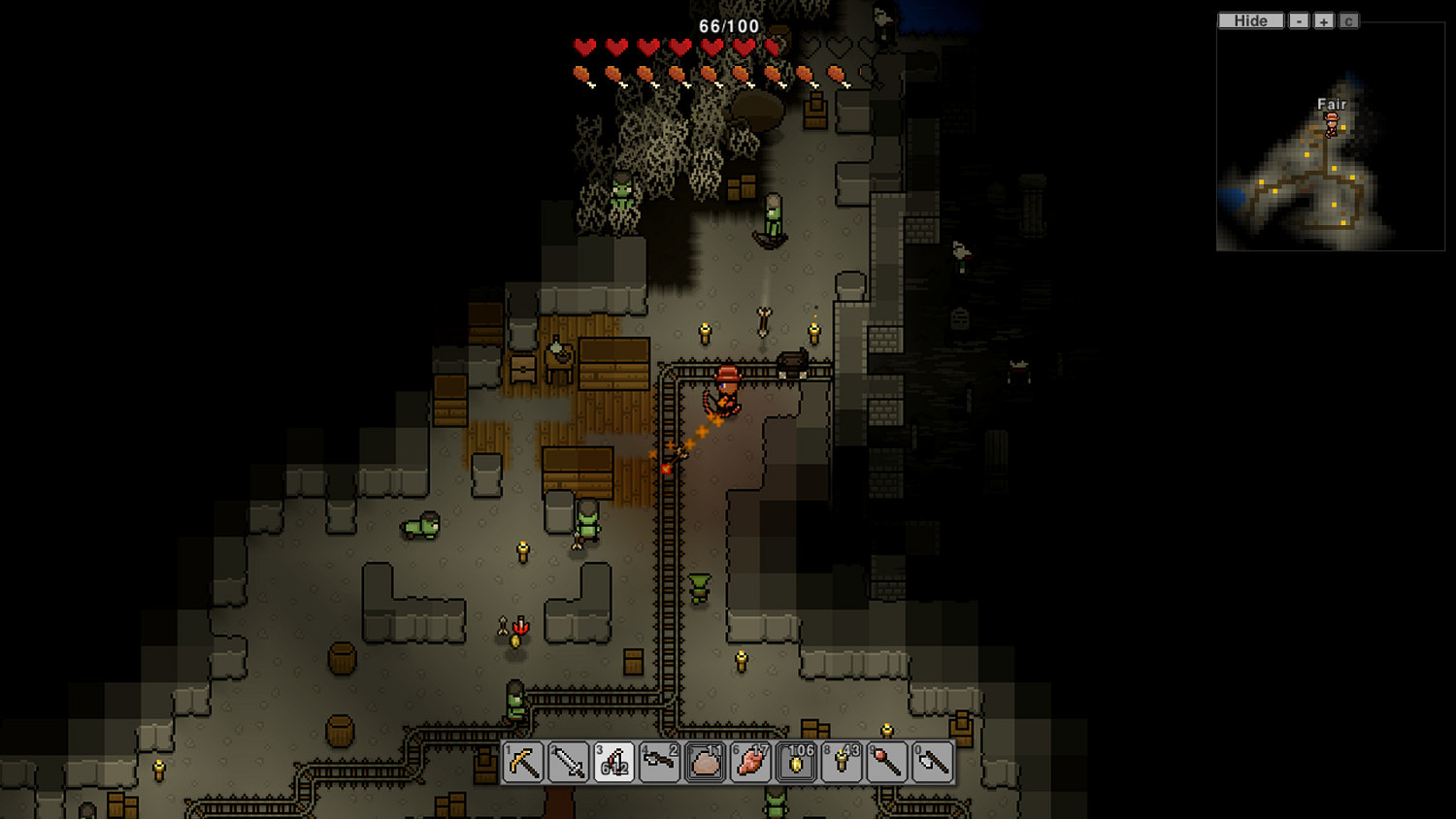
Task: Zoom in the minimap with plus button
Action: tap(1324, 20)
